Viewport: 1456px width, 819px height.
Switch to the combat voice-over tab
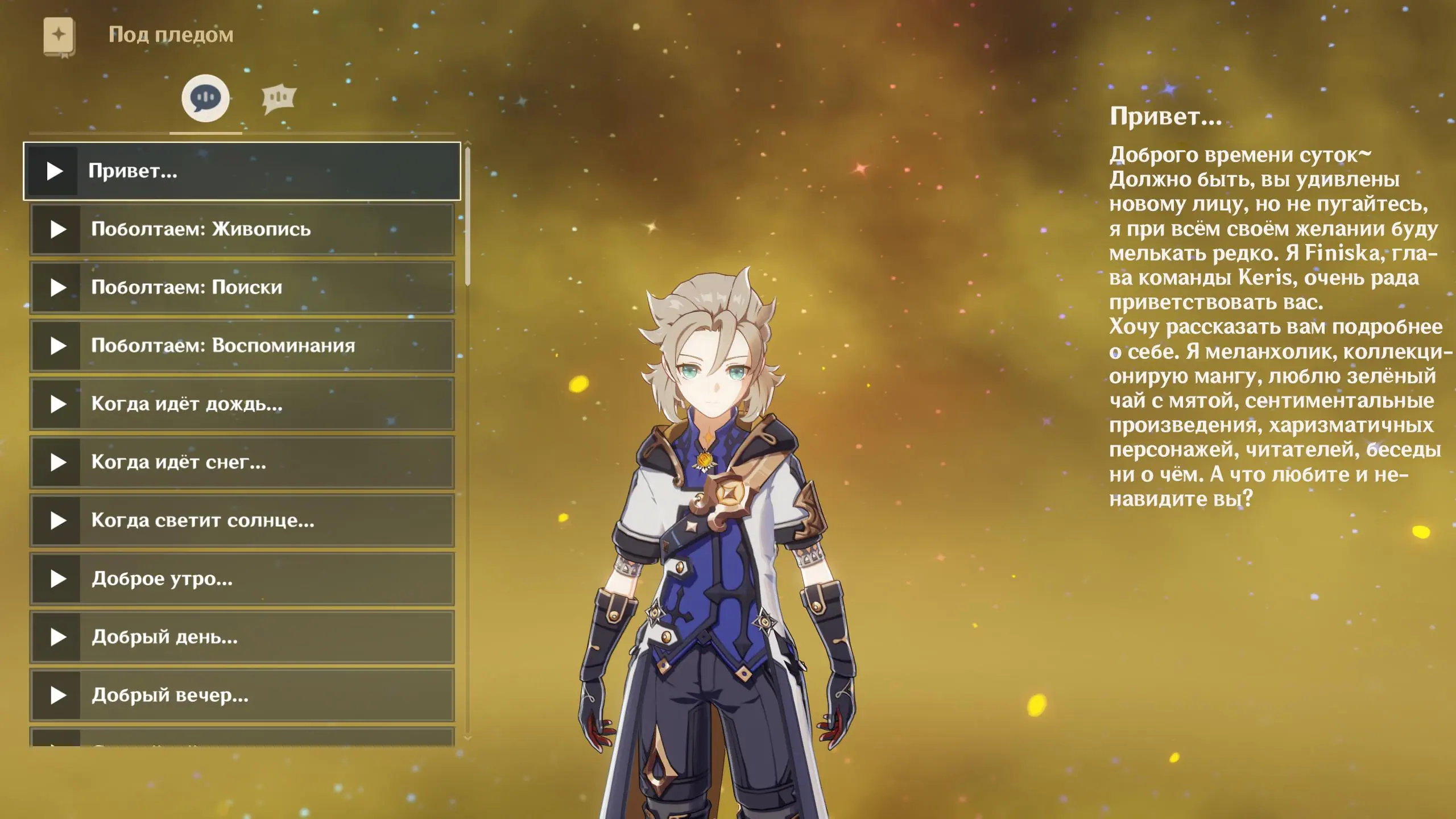279,99
